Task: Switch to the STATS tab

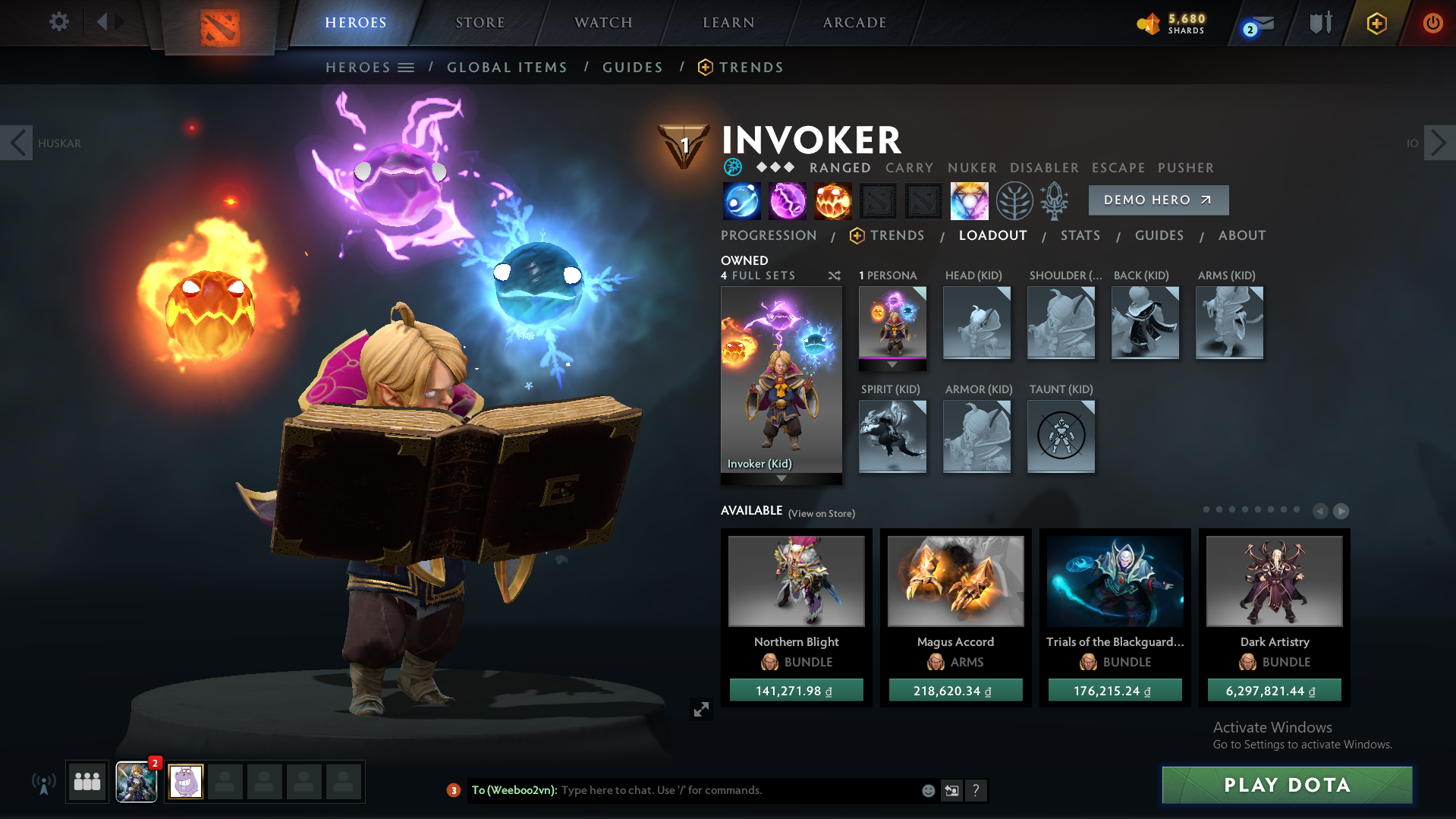Action: click(1080, 235)
